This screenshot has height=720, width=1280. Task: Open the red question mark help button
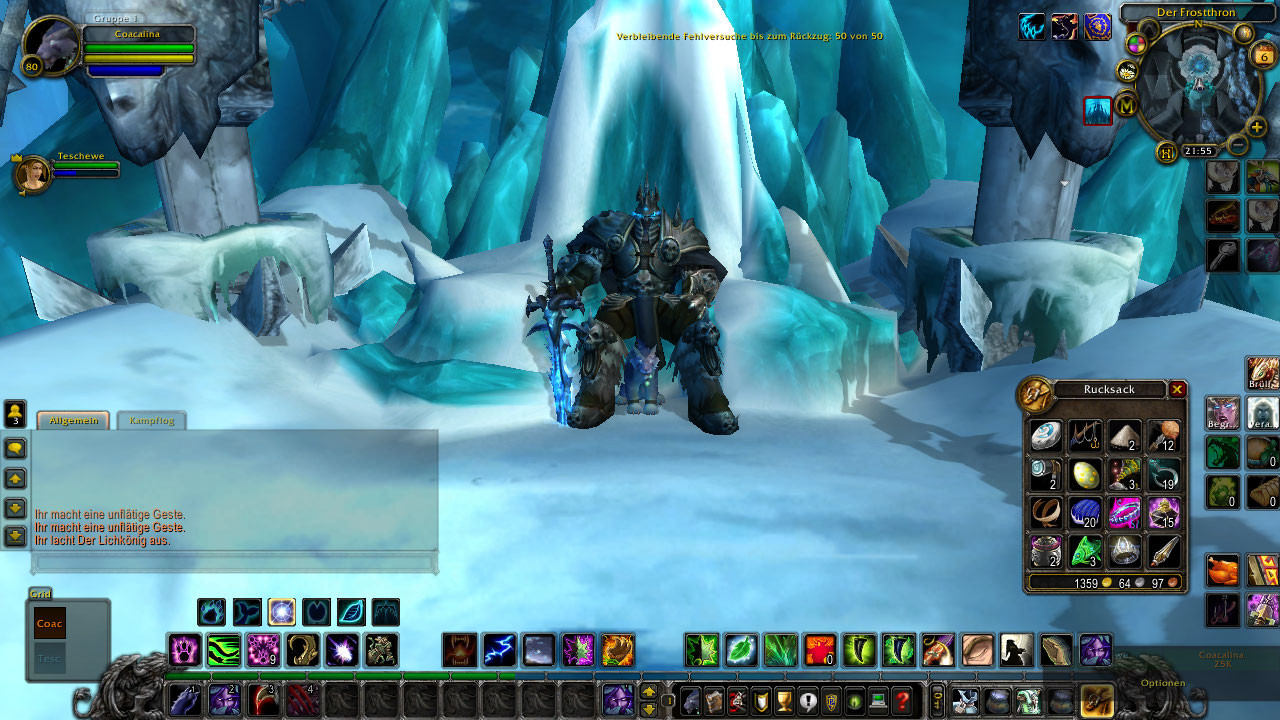[x=902, y=702]
